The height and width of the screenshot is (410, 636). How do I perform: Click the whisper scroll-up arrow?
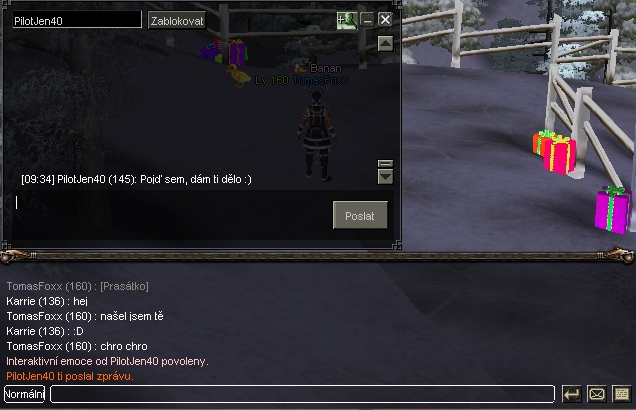pyautogui.click(x=385, y=43)
